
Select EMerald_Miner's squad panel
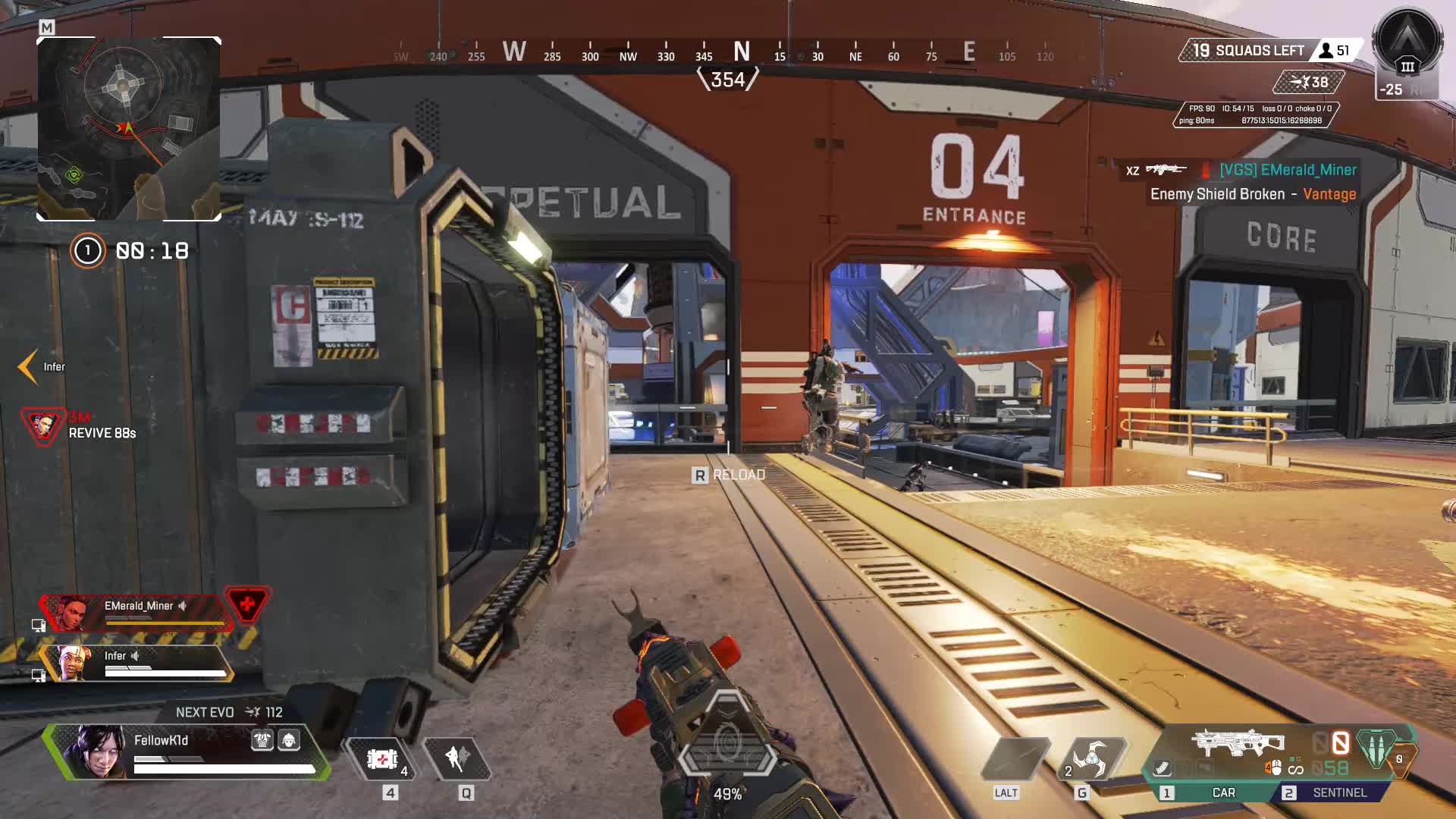pyautogui.click(x=136, y=613)
